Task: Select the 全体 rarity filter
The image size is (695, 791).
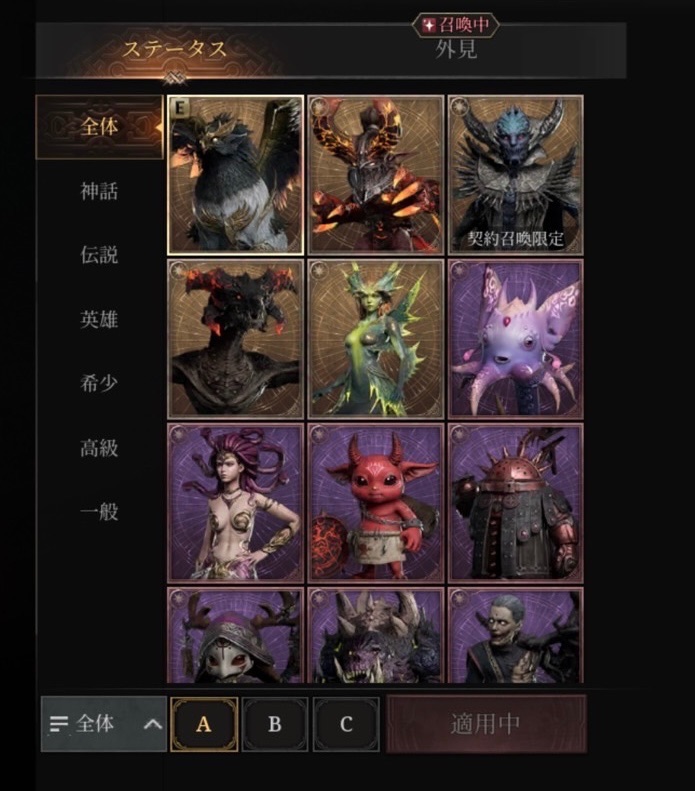Action: point(99,127)
